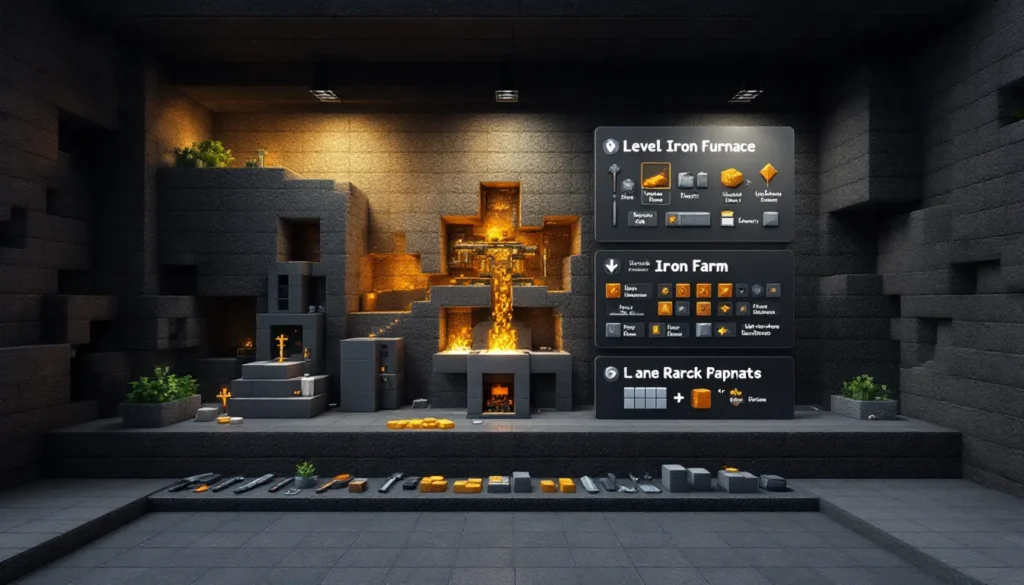Choose the gold block in the furnace panel
The image size is (1024, 585).
732,177
